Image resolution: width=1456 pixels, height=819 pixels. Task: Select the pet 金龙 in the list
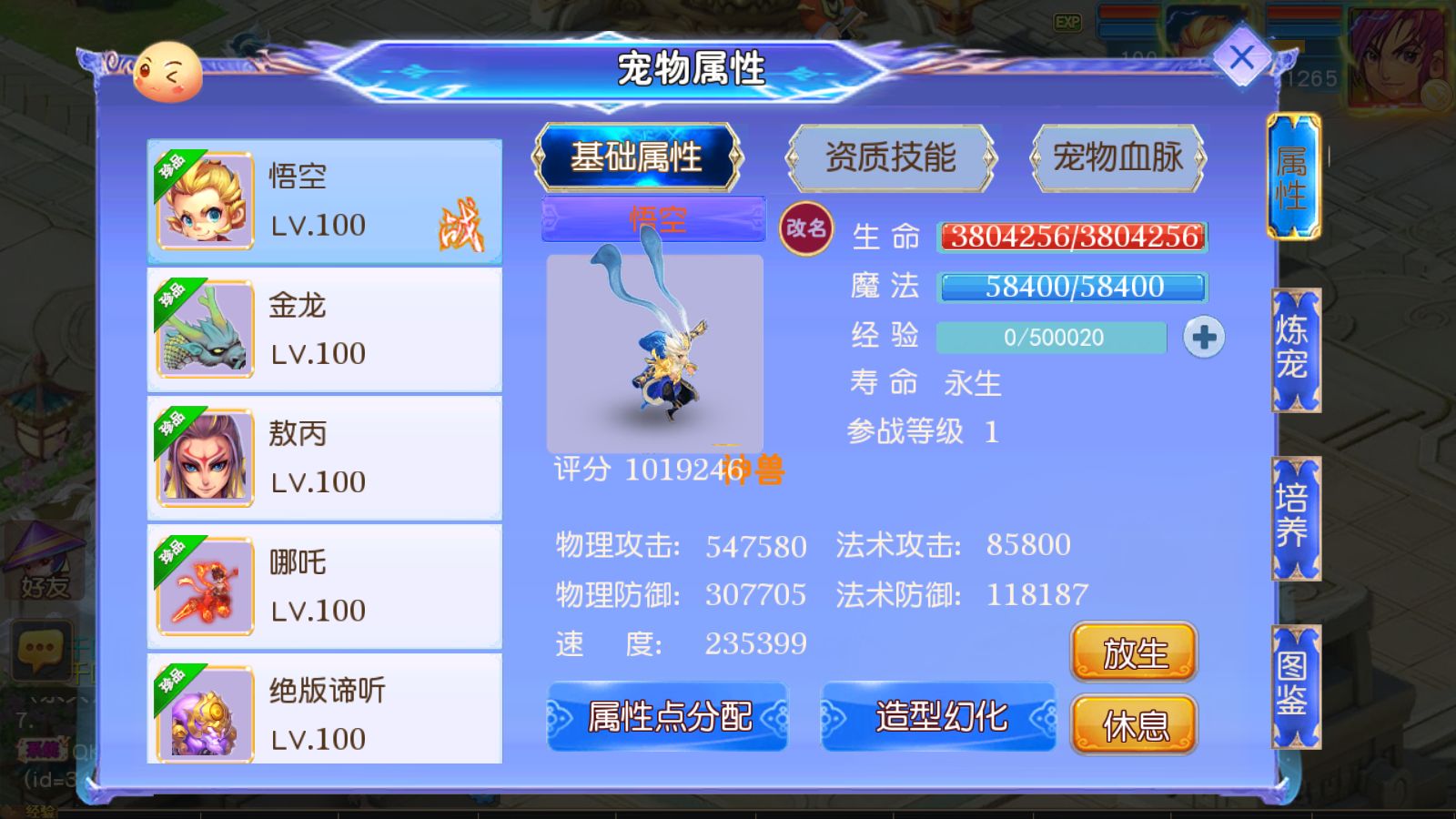point(323,328)
